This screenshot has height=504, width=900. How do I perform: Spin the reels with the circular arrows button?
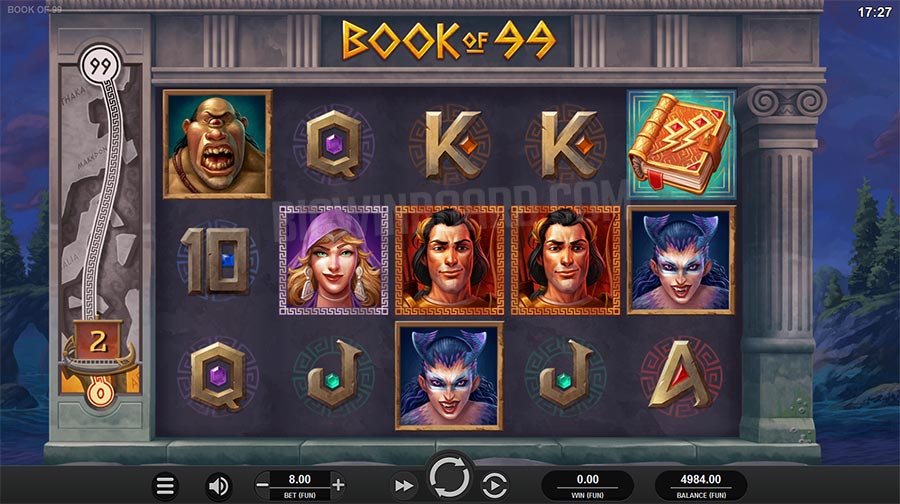pos(449,478)
